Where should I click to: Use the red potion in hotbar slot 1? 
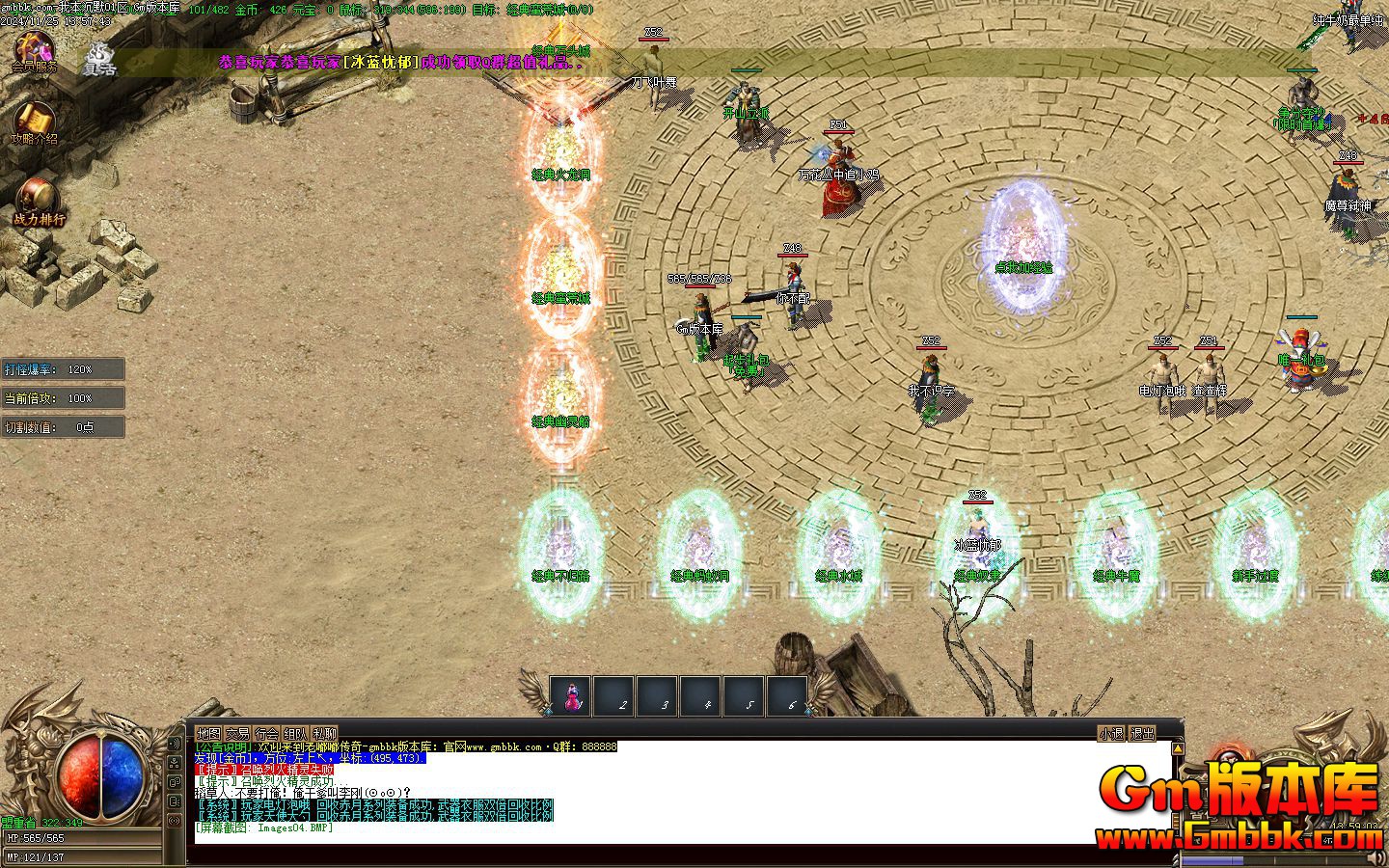tap(571, 696)
